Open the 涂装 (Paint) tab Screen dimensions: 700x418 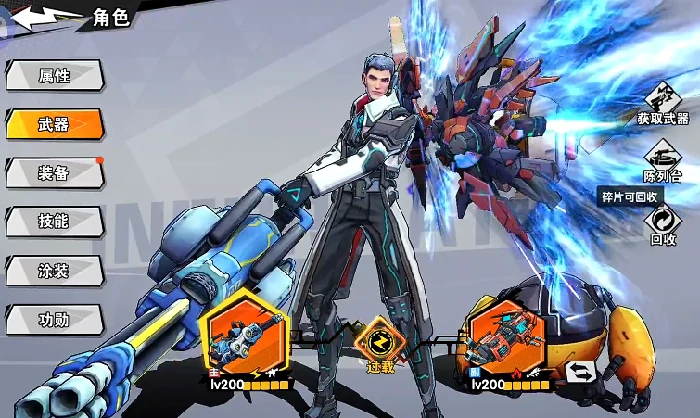[54, 270]
